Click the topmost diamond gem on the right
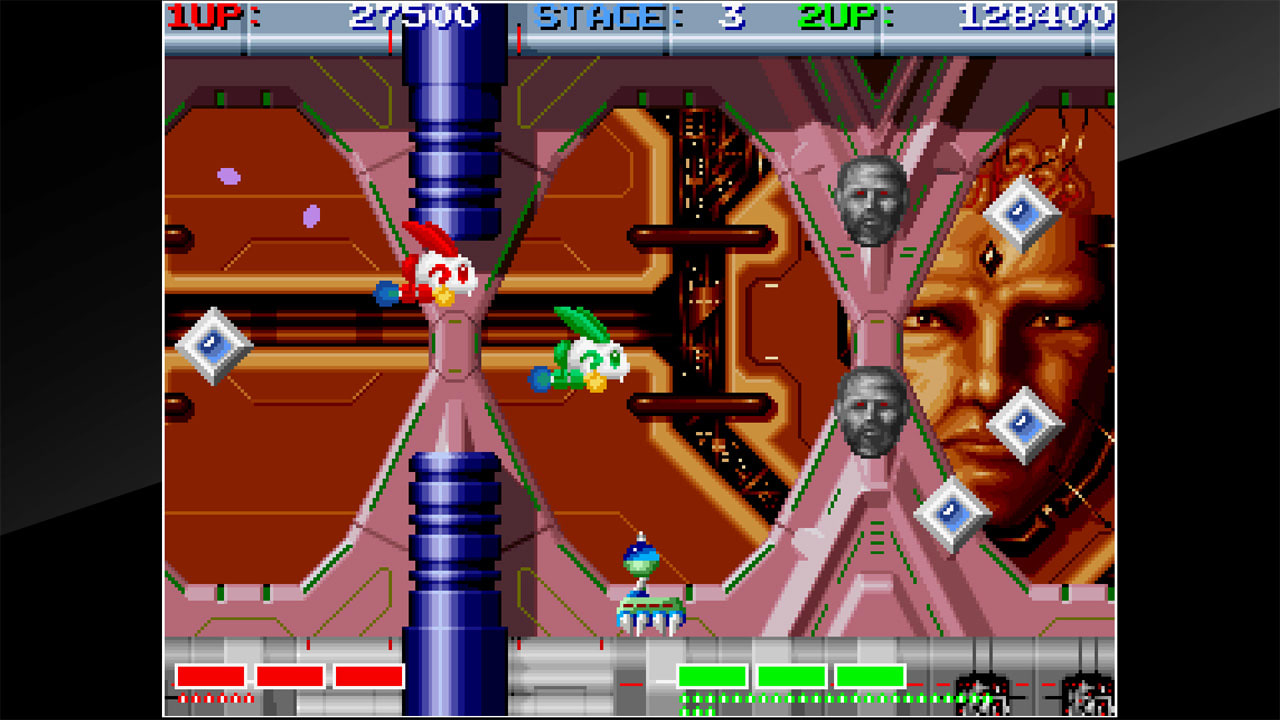Viewport: 1280px width, 720px height. tap(1022, 212)
